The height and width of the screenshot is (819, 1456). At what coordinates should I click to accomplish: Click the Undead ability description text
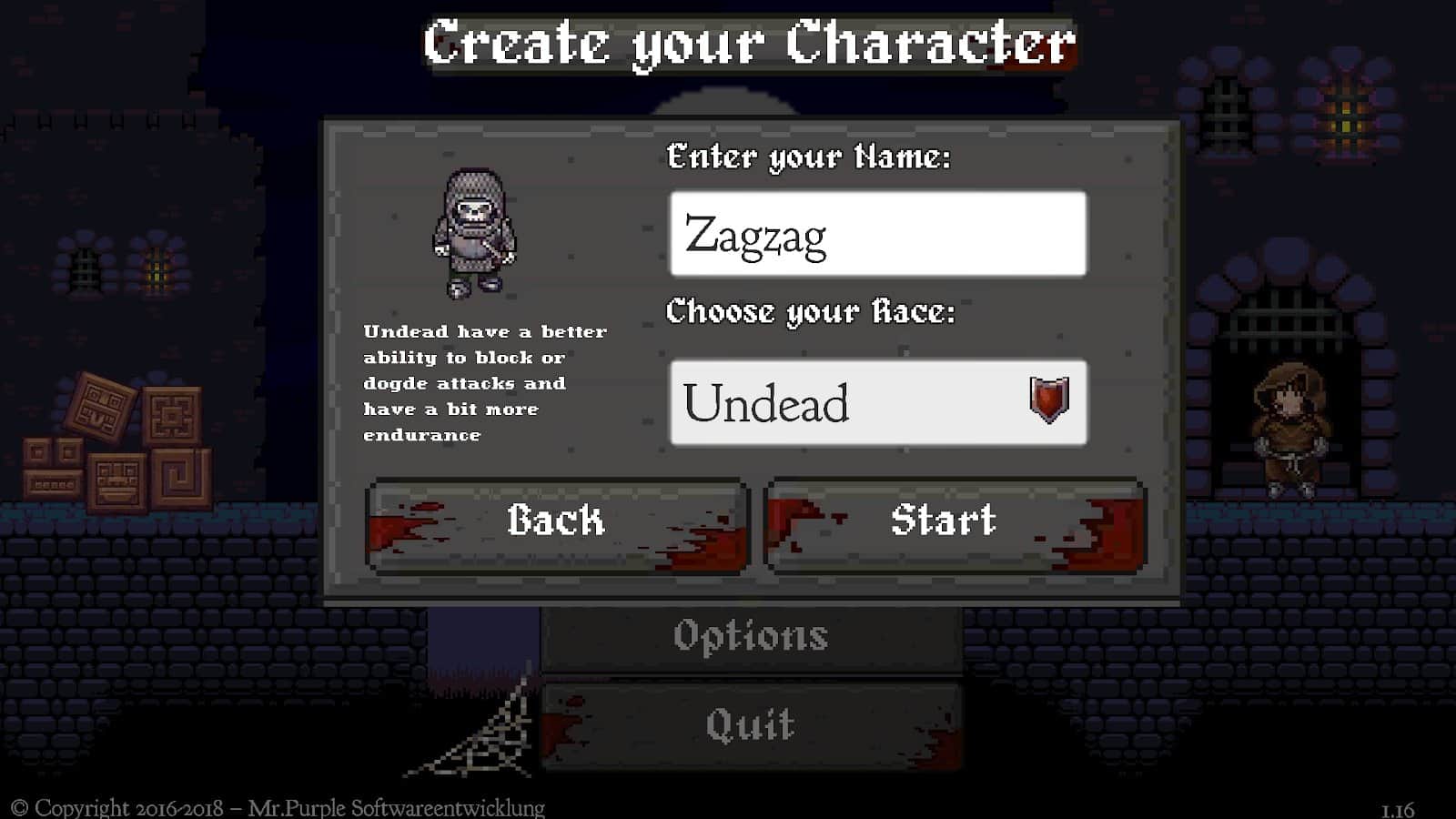[x=485, y=382]
